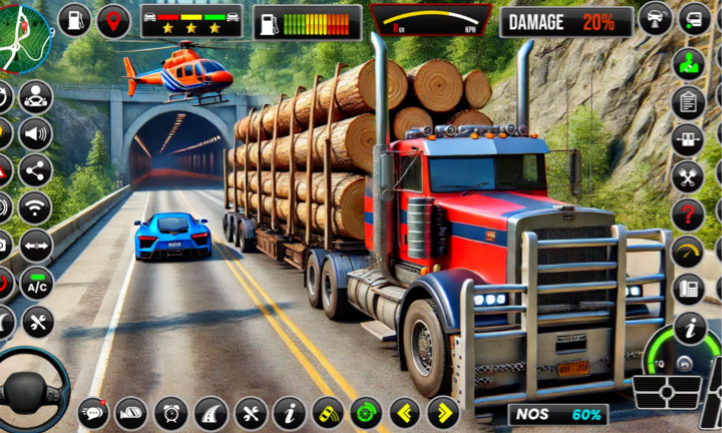Tap the speaker sound icon
Viewport: 722px width, 433px height.
click(35, 134)
